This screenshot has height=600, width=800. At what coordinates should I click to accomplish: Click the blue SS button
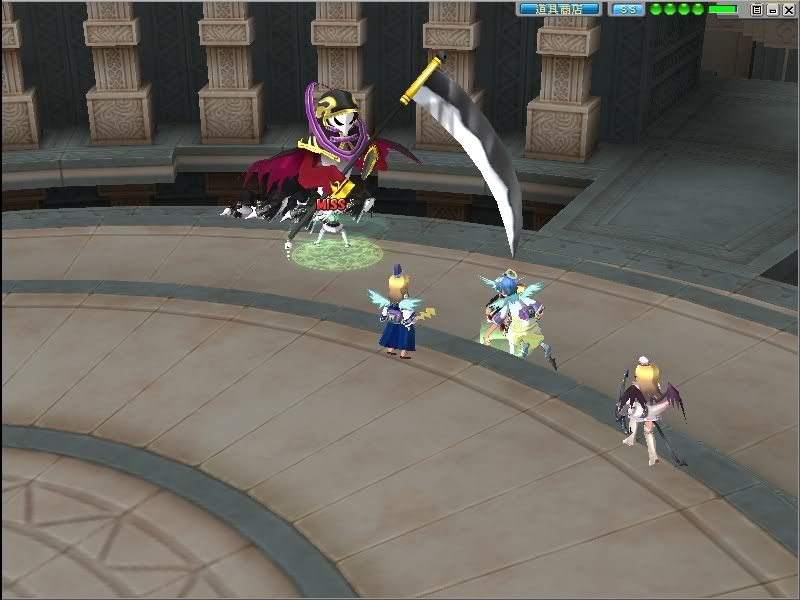coord(627,9)
